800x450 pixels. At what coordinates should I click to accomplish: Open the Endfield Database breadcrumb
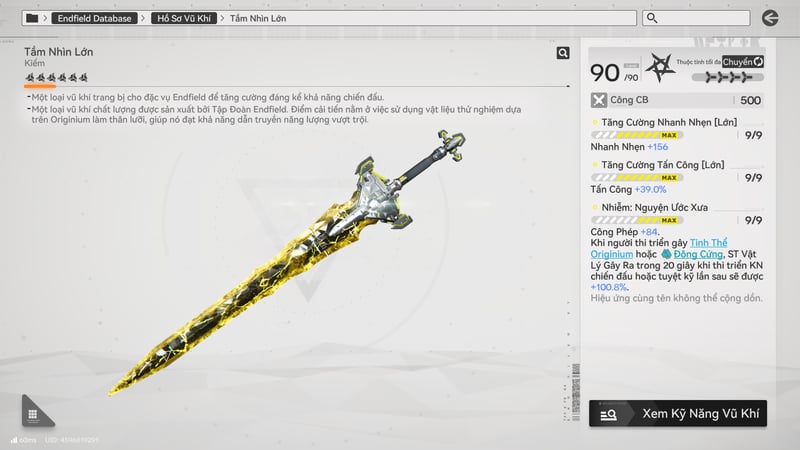pos(94,18)
